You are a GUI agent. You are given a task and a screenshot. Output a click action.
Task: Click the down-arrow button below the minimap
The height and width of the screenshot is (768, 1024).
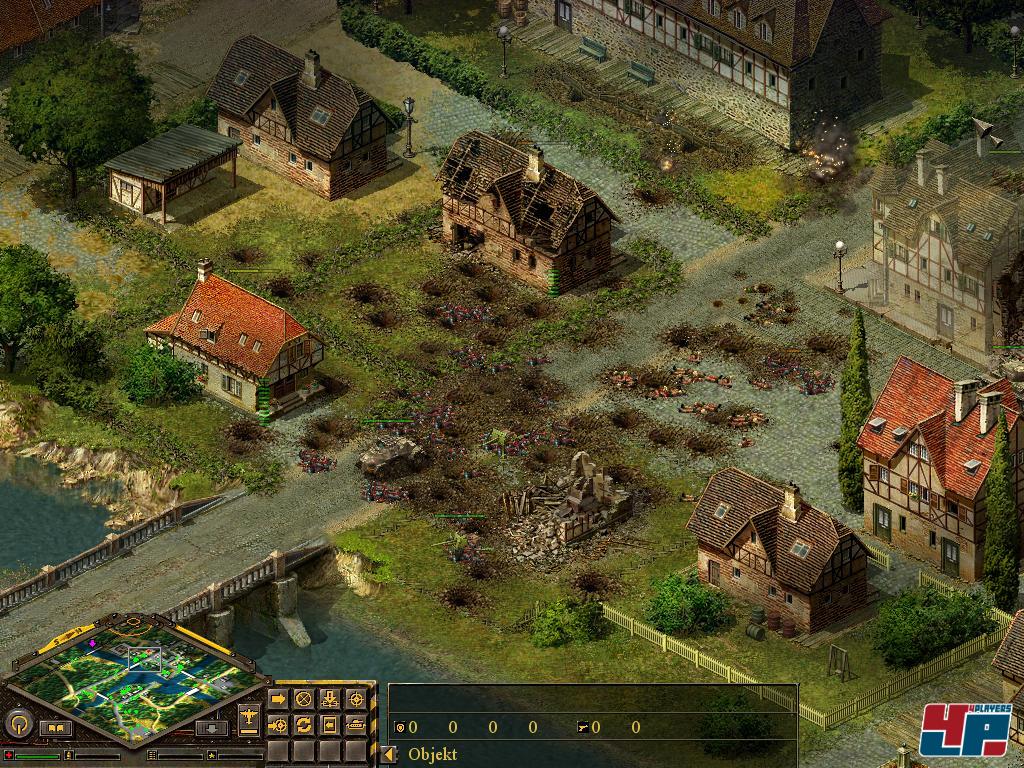click(x=211, y=728)
